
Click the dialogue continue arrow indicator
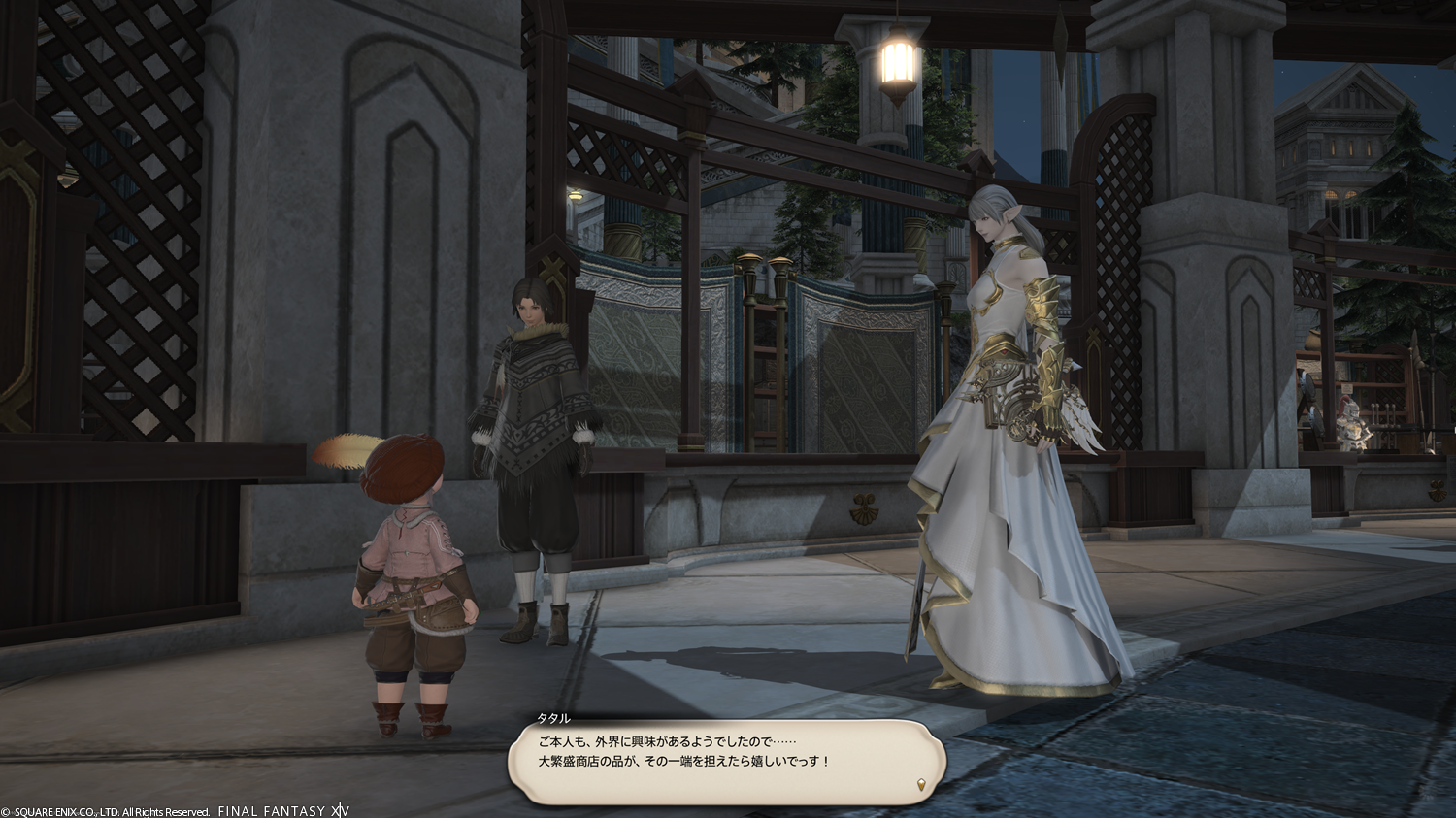pyautogui.click(x=921, y=784)
